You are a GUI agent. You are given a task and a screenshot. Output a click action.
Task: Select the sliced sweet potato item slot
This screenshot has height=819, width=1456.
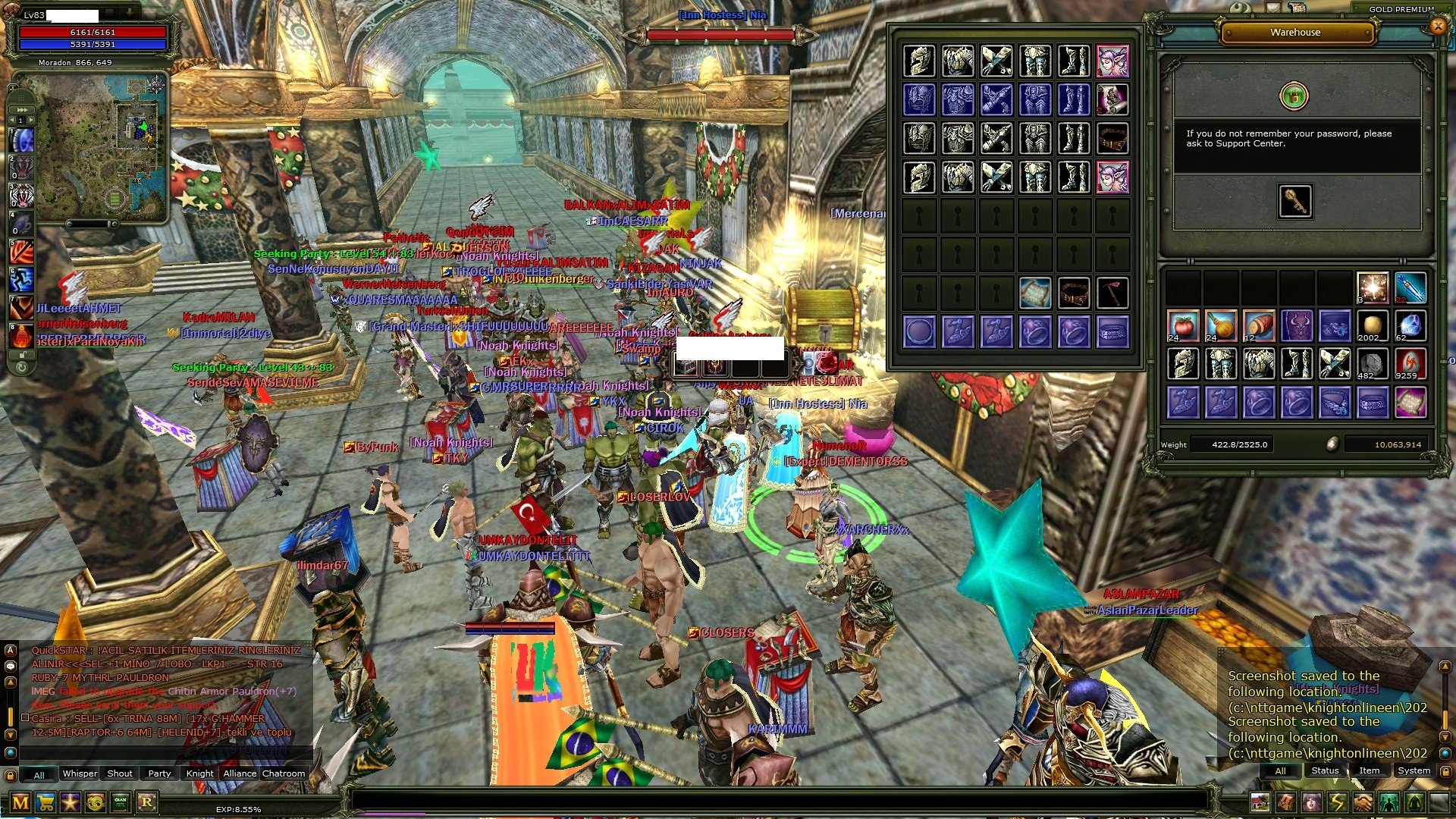click(x=1259, y=326)
